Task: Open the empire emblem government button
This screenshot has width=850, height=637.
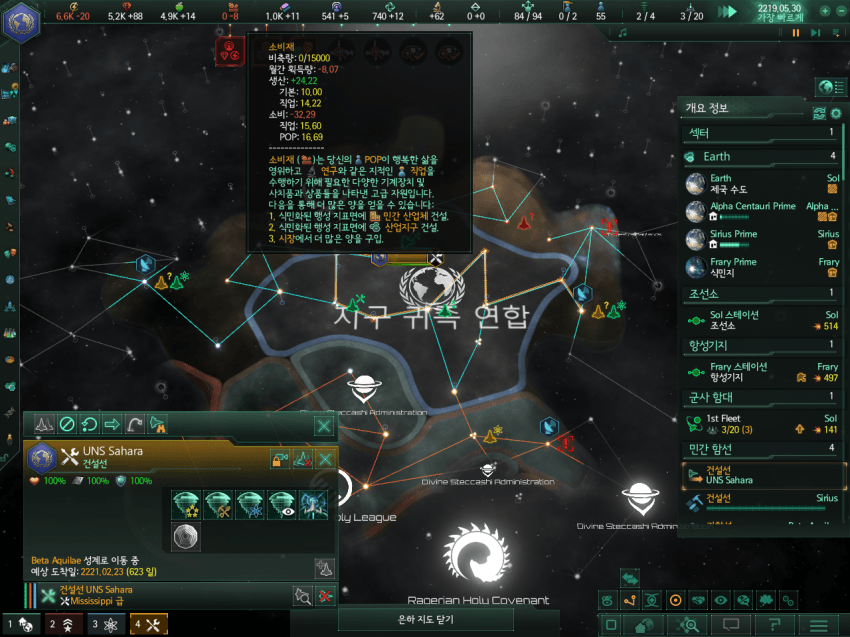Action: tap(19, 21)
